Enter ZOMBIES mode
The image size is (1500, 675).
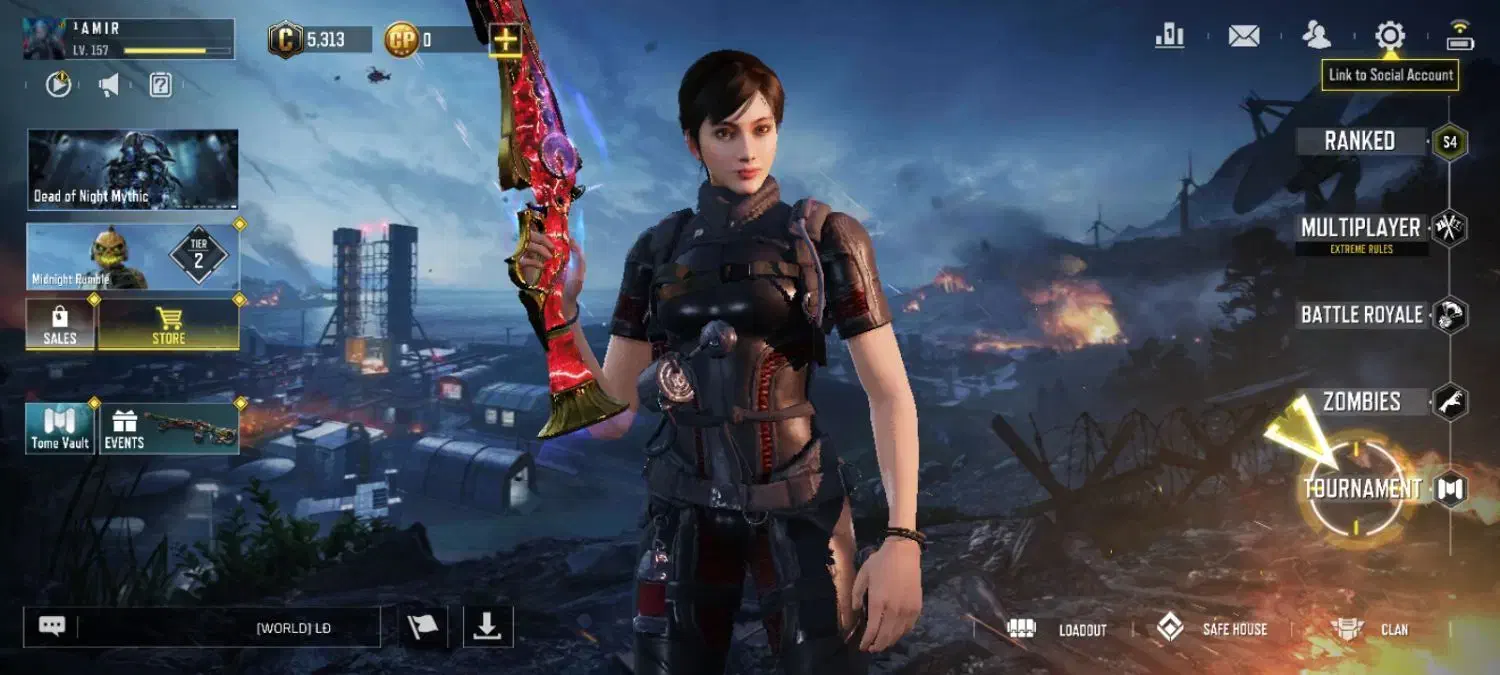[1362, 402]
